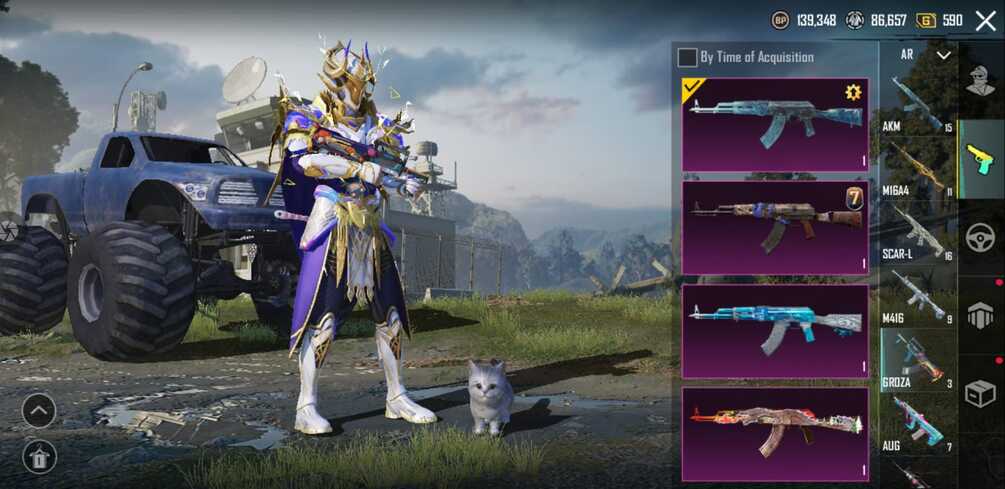Open the weapon skins tab with pistol icon
This screenshot has height=489, width=1005.
pos(980,158)
